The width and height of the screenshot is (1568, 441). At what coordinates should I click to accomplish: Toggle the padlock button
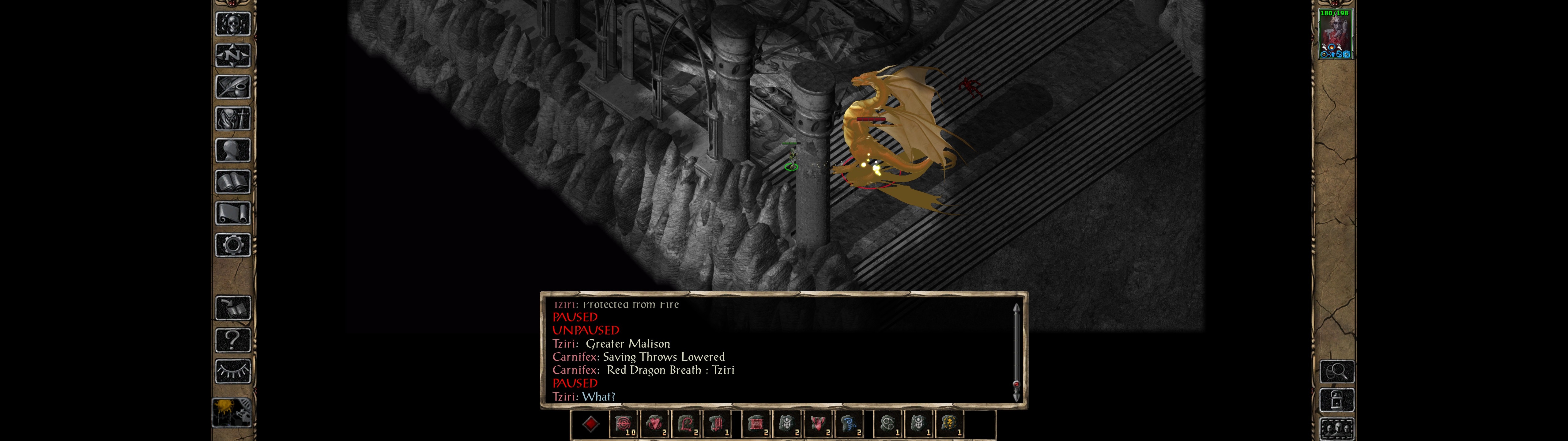(x=1337, y=400)
